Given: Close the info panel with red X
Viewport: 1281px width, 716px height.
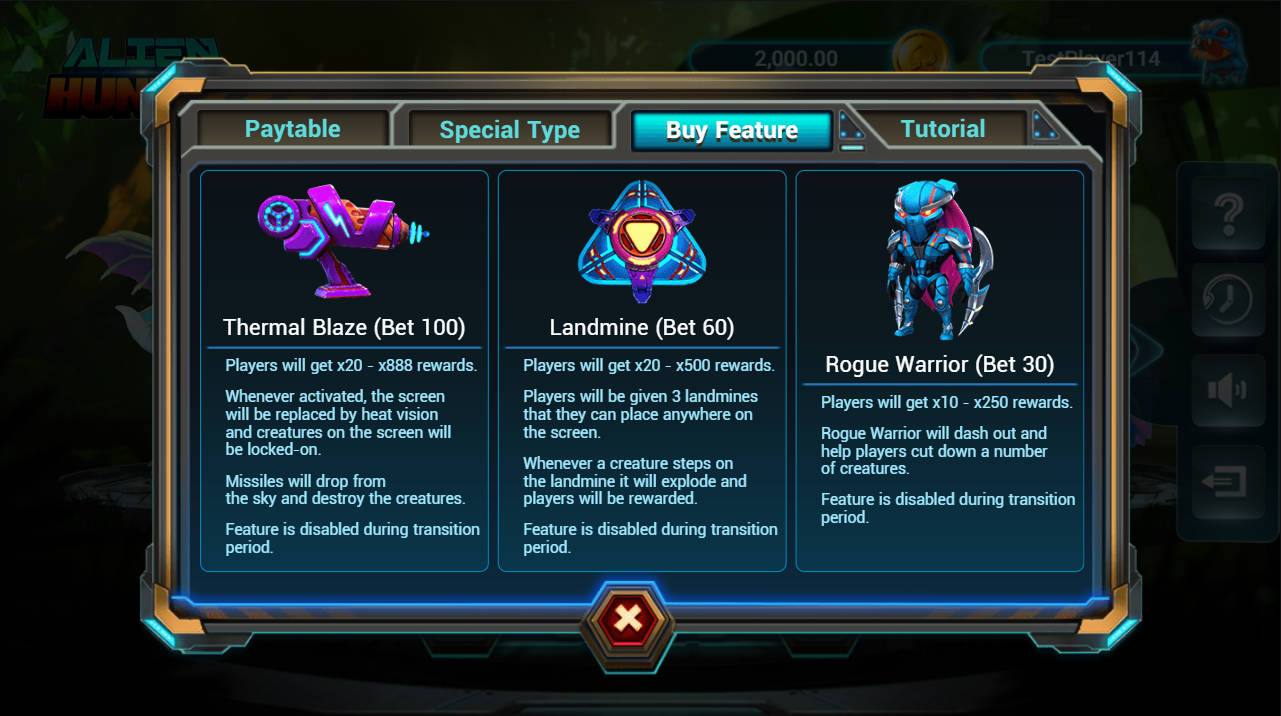Looking at the screenshot, I should (628, 619).
